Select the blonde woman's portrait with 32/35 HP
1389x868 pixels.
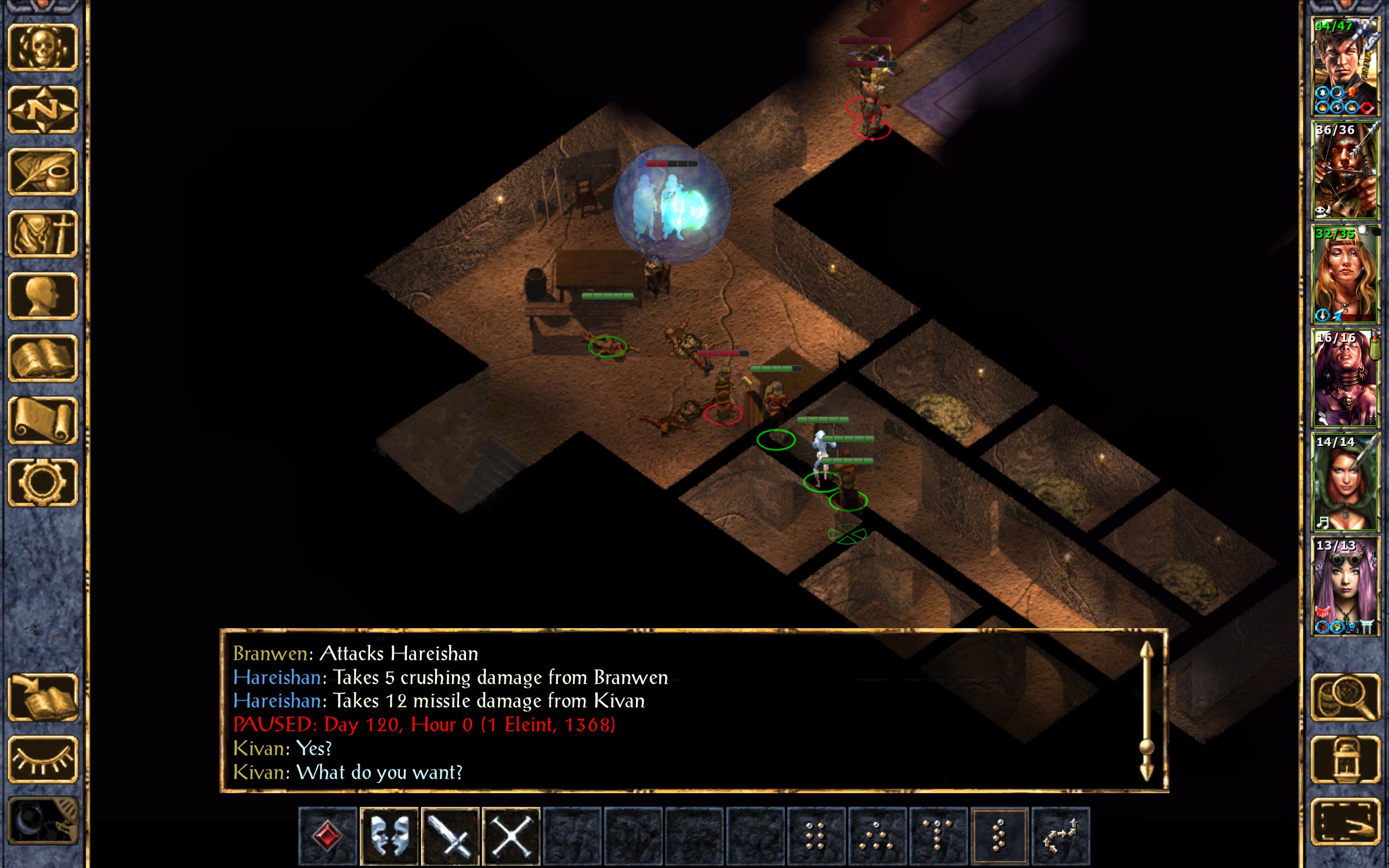1345,275
